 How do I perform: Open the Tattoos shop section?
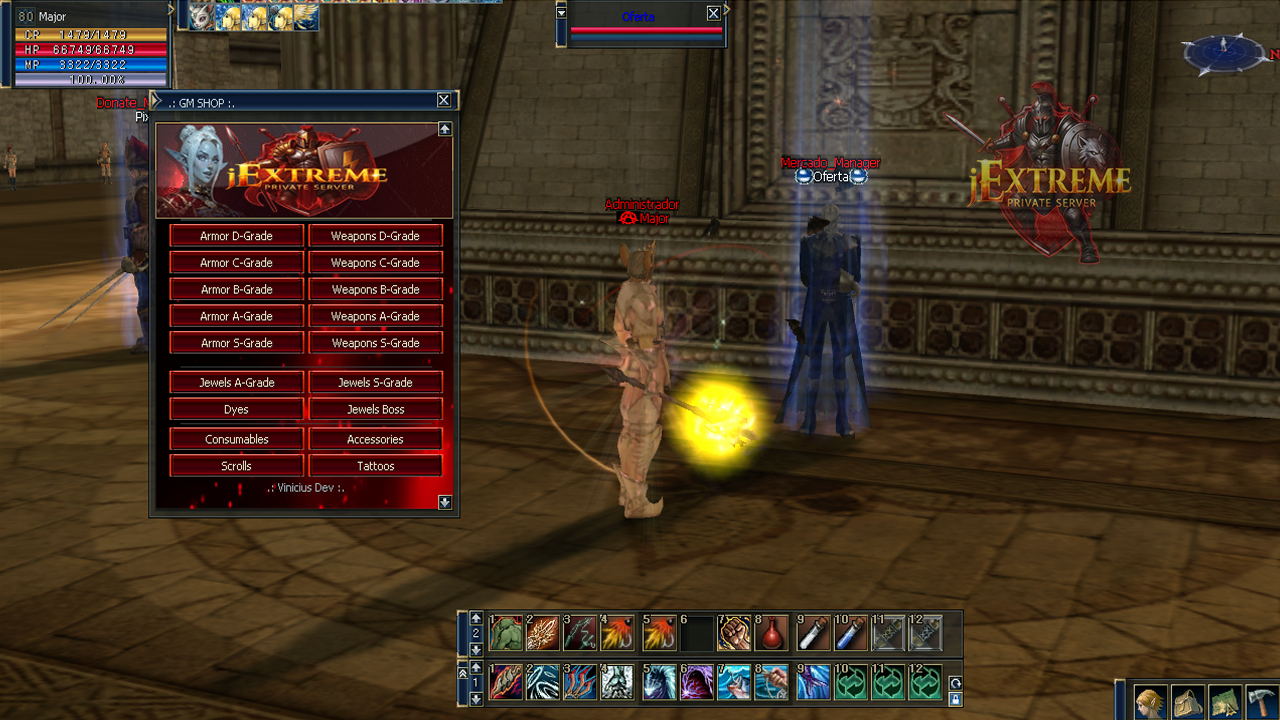point(375,466)
